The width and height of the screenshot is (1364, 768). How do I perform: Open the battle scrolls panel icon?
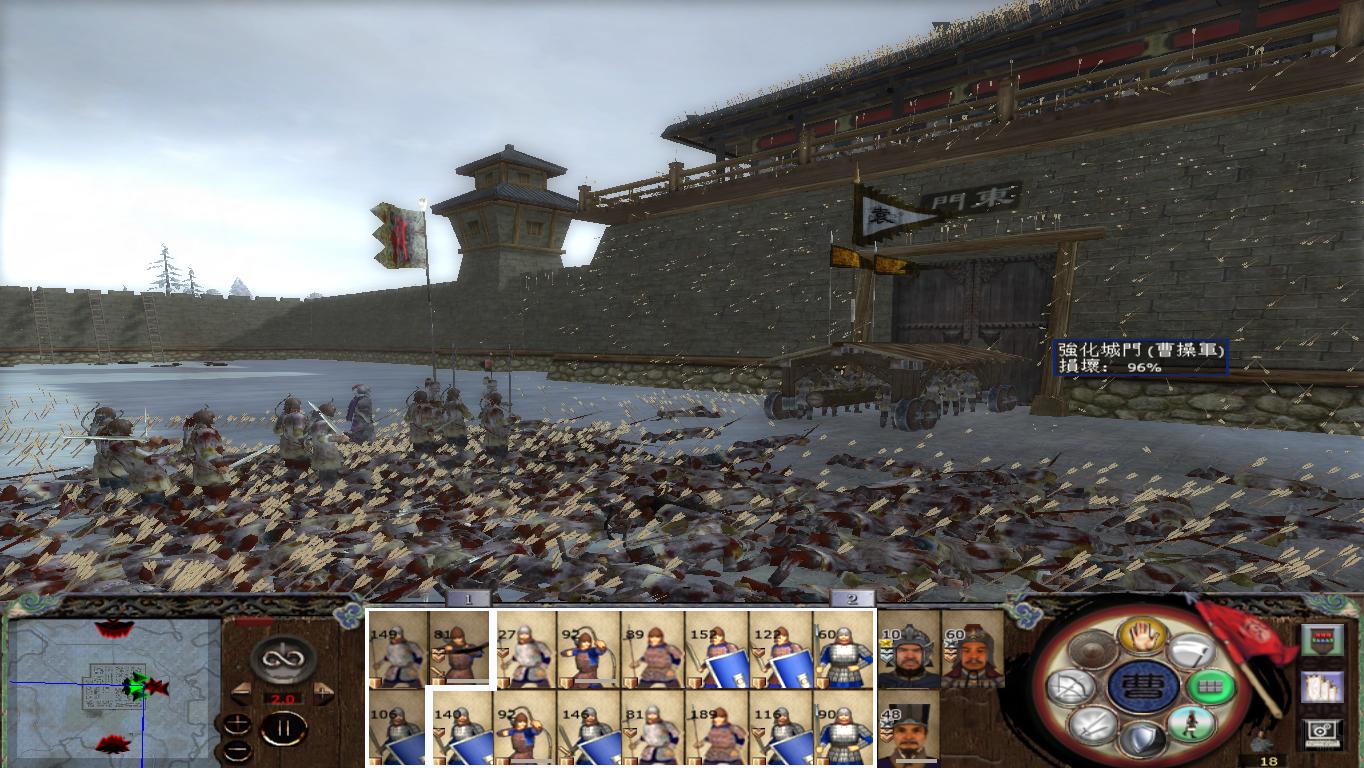(1323, 688)
